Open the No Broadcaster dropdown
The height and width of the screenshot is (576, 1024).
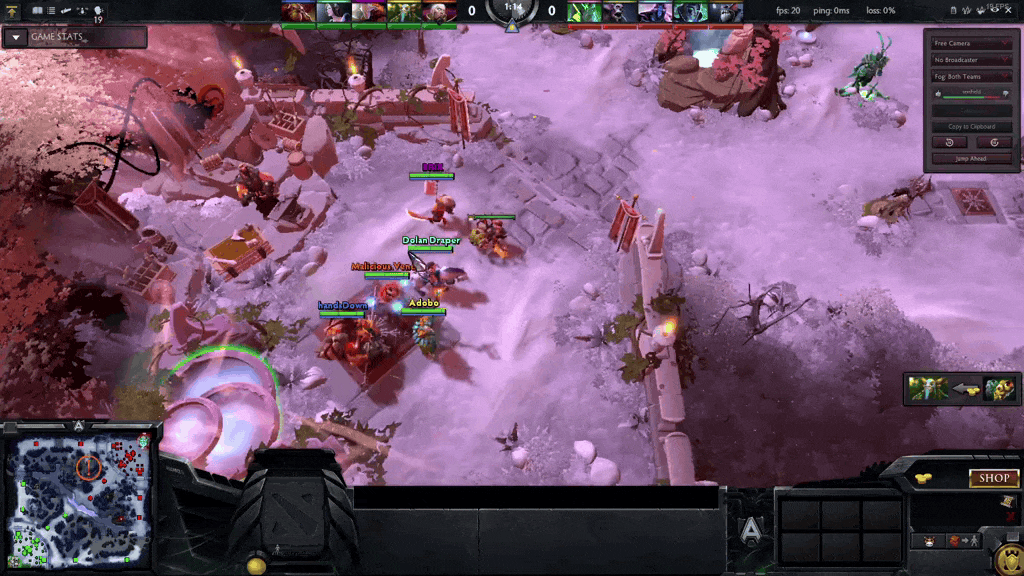(x=971, y=60)
